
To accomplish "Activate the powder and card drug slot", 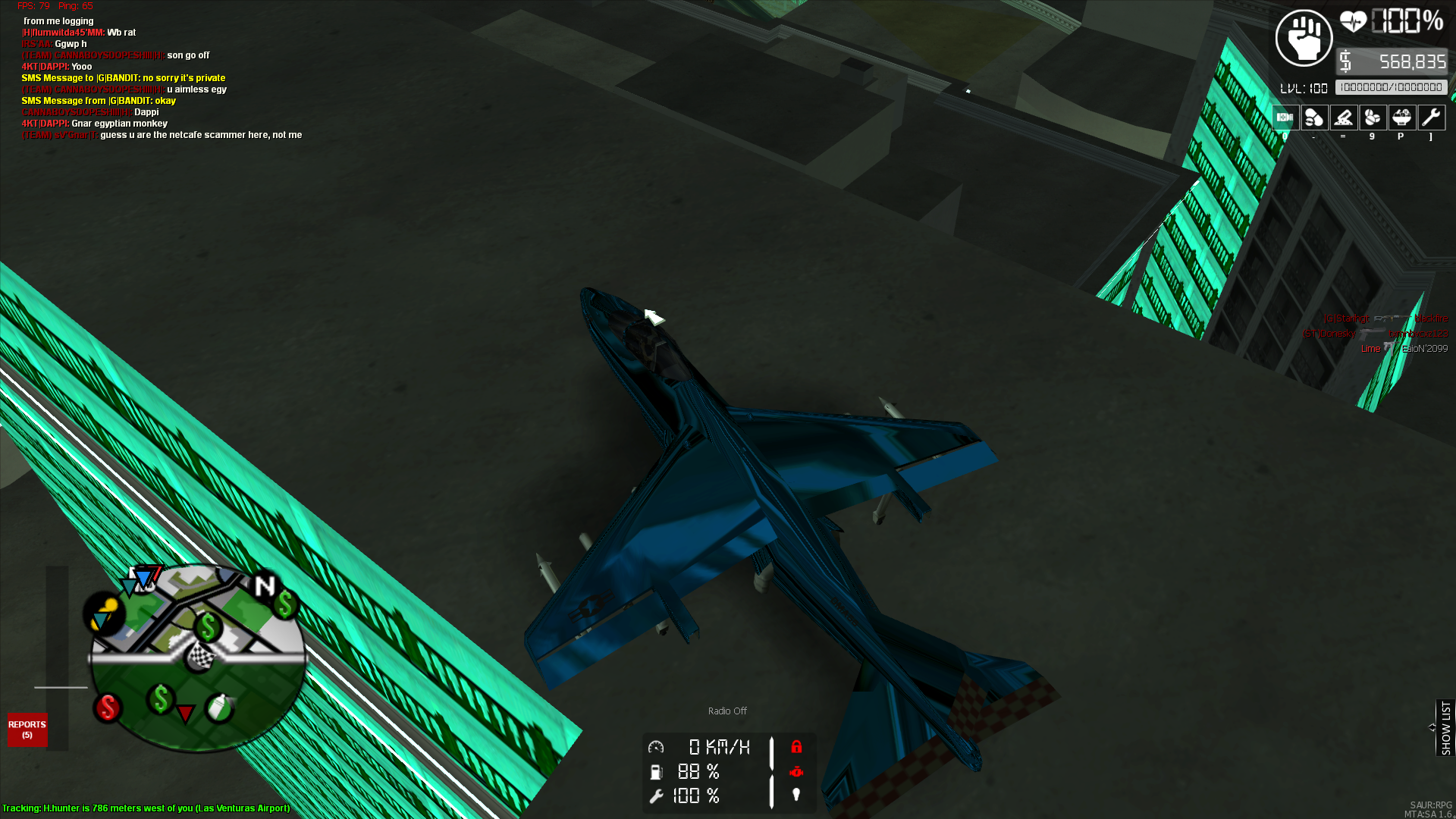I will [1344, 118].
